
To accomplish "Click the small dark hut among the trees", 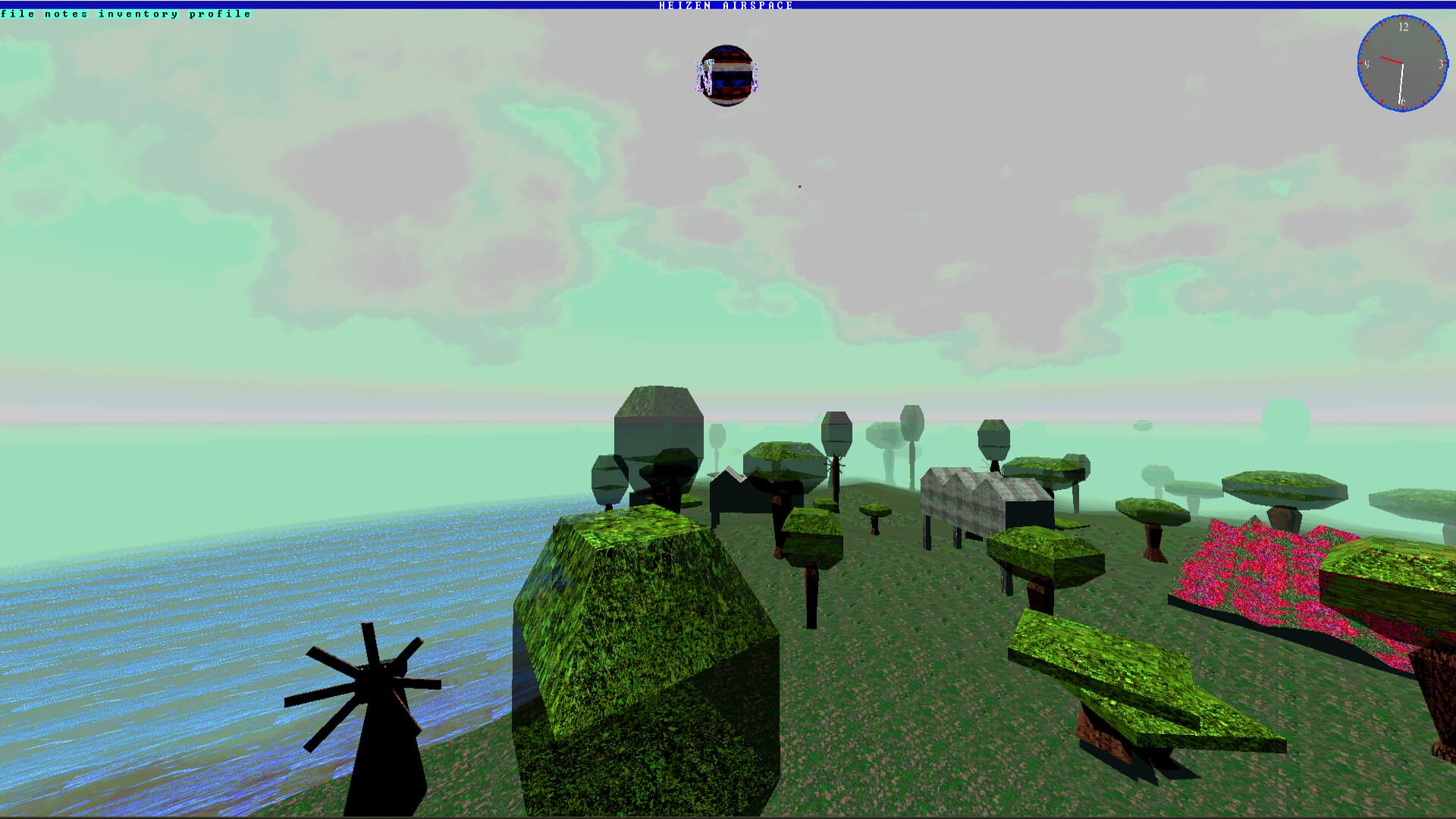I will click(732, 493).
